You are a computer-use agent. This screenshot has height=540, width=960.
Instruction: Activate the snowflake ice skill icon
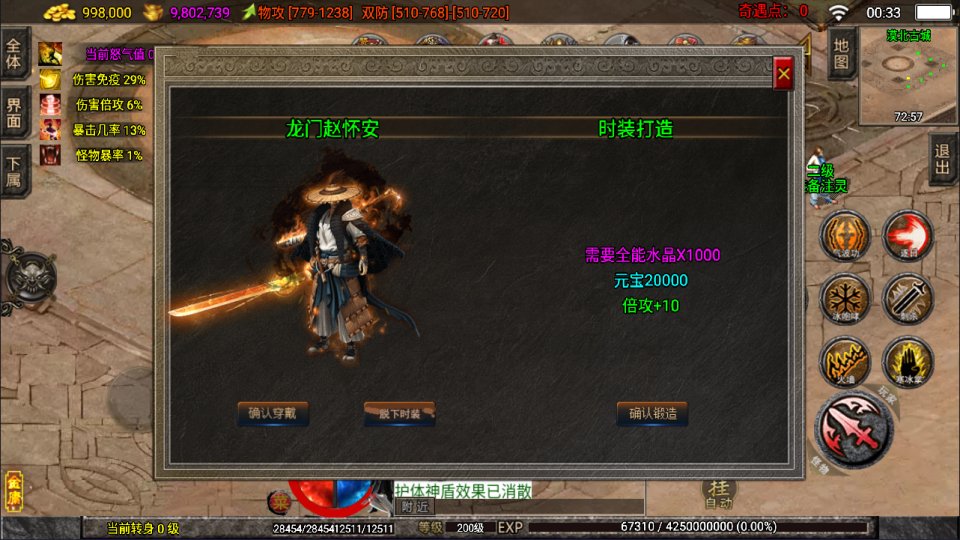pyautogui.click(x=844, y=299)
